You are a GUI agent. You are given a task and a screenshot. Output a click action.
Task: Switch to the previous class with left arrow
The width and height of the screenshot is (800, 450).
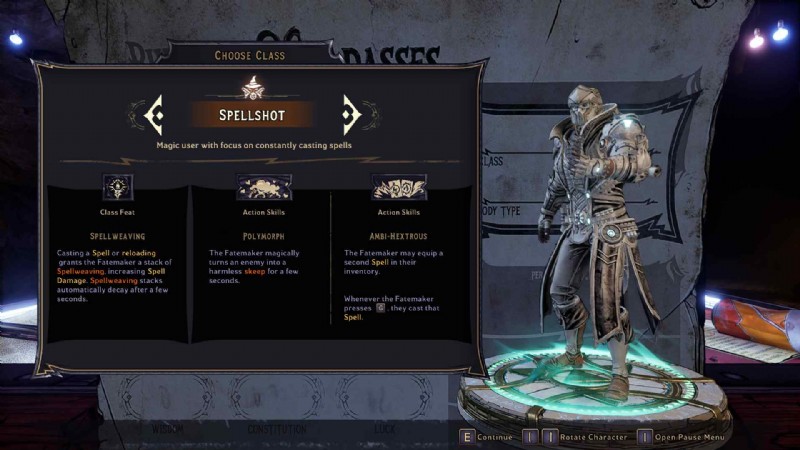tap(154, 115)
